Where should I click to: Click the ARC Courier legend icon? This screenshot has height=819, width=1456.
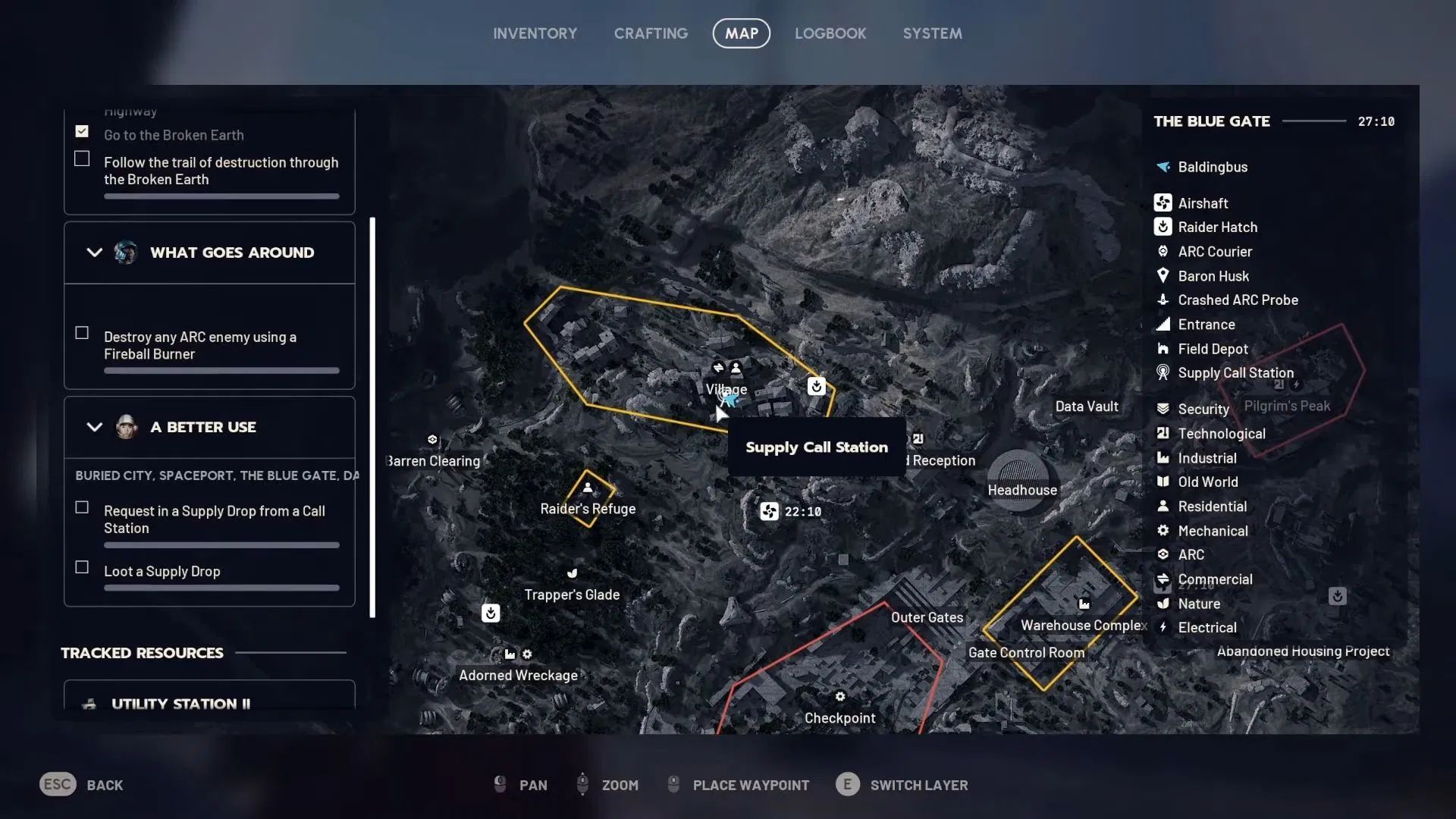pyautogui.click(x=1163, y=251)
